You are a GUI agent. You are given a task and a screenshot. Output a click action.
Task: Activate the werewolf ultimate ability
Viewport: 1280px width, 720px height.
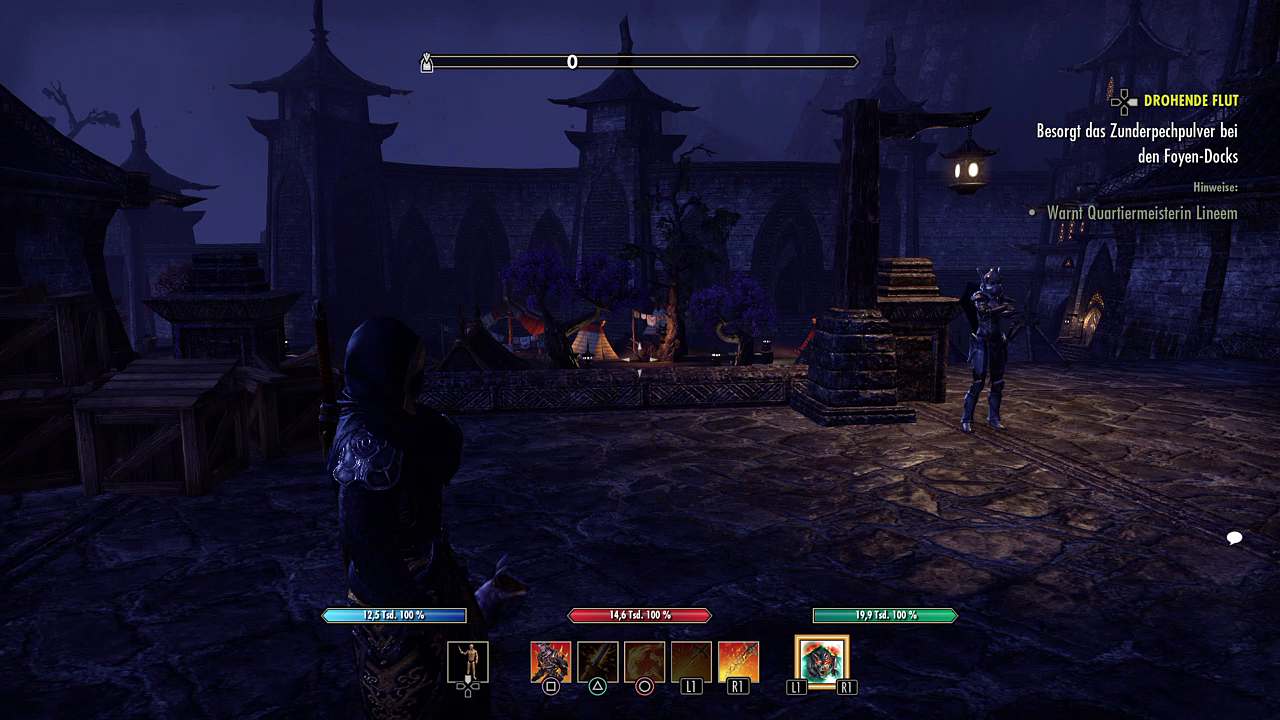pyautogui.click(x=822, y=661)
